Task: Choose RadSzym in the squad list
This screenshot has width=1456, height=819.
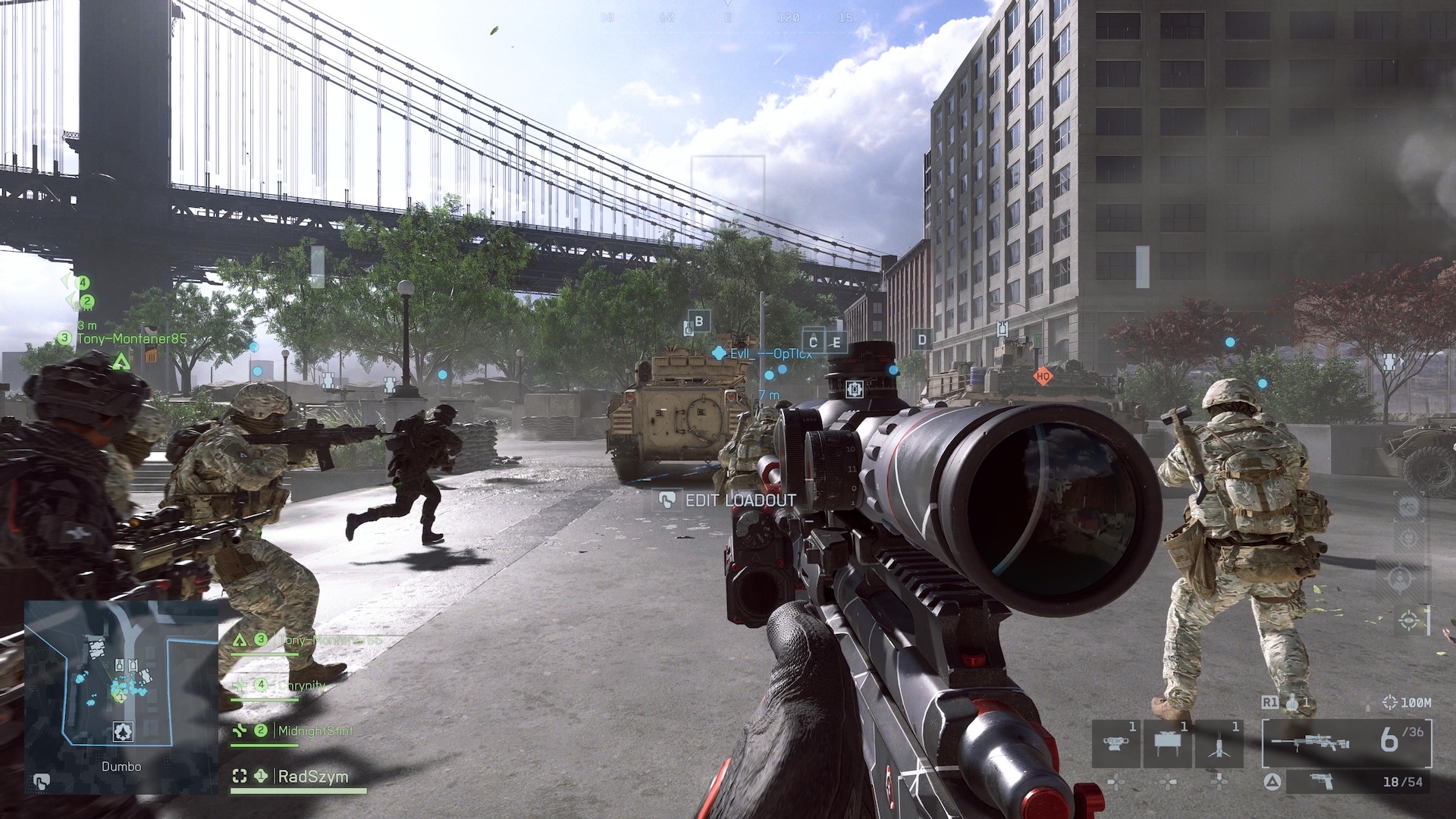Action: point(312,777)
